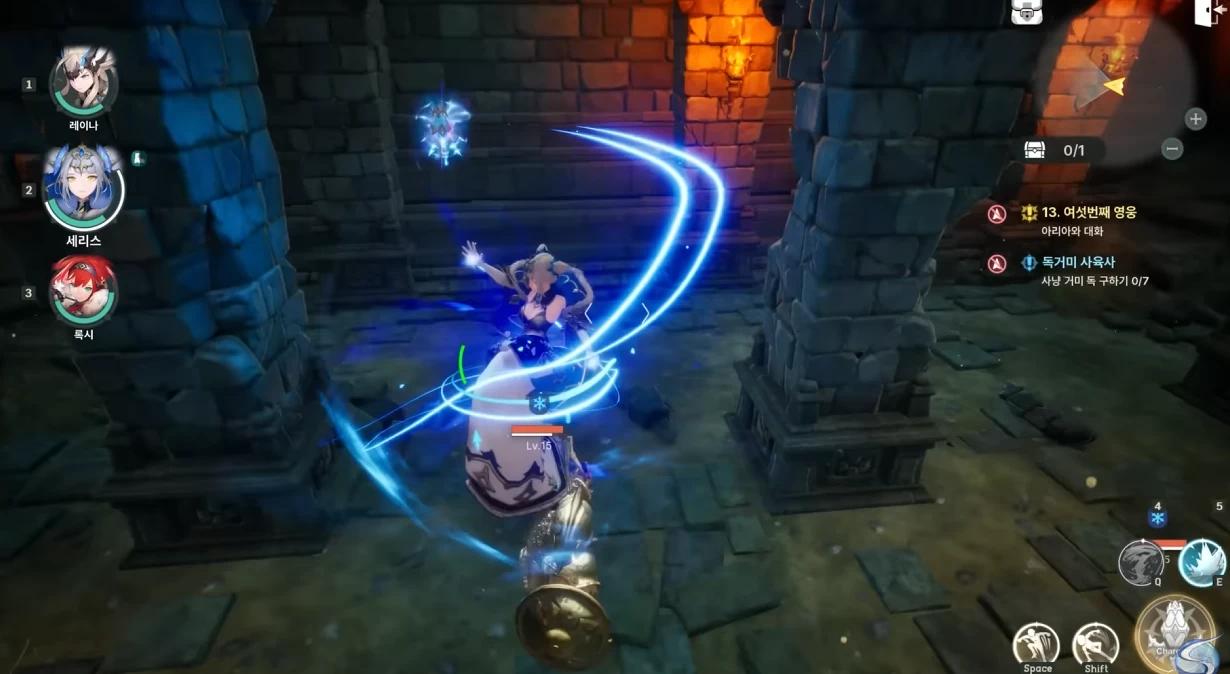Use the dash action icon
The height and width of the screenshot is (674, 1230).
pos(1096,645)
